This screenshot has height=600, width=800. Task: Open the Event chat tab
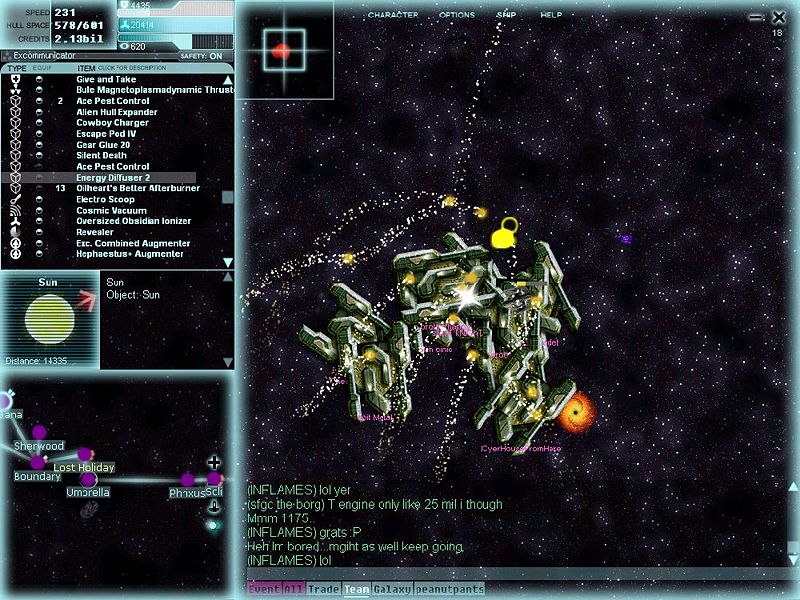pos(263,590)
